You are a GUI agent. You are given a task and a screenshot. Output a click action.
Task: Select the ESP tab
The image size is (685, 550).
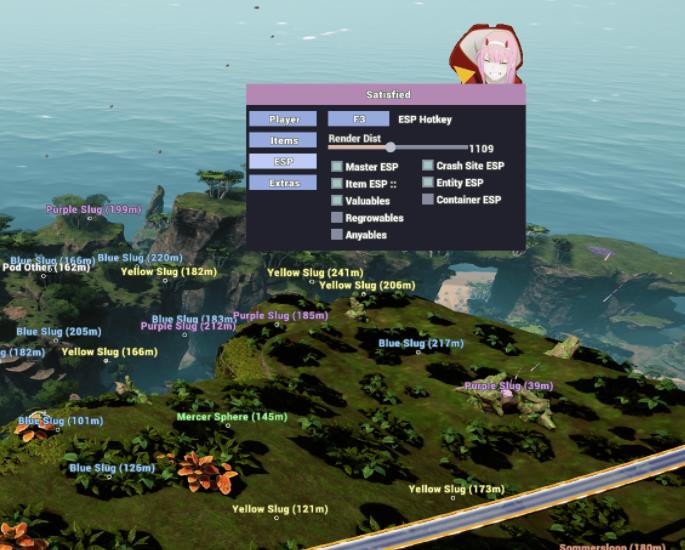pyautogui.click(x=284, y=161)
